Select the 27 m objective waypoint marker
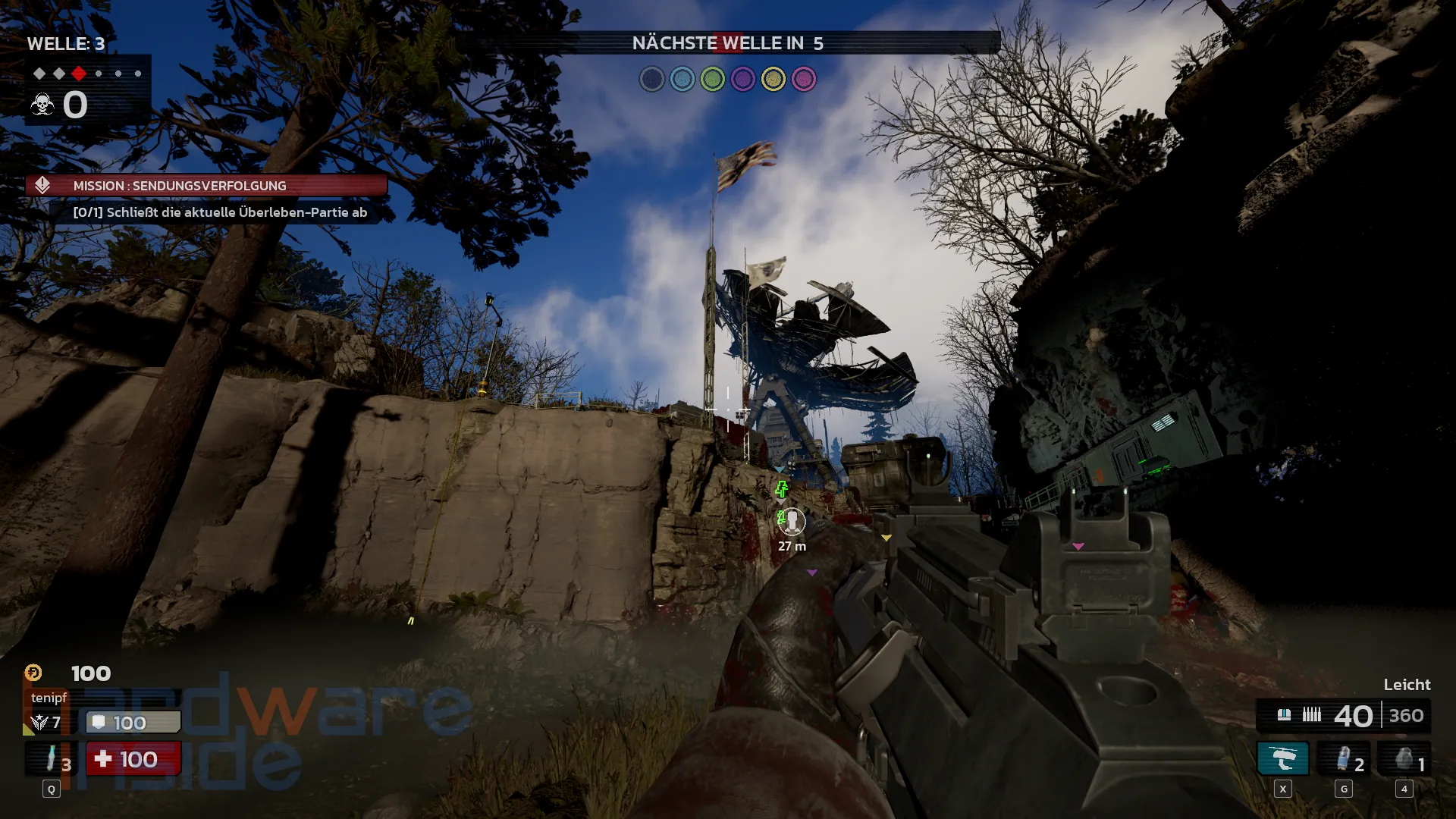The height and width of the screenshot is (819, 1456). pyautogui.click(x=792, y=521)
